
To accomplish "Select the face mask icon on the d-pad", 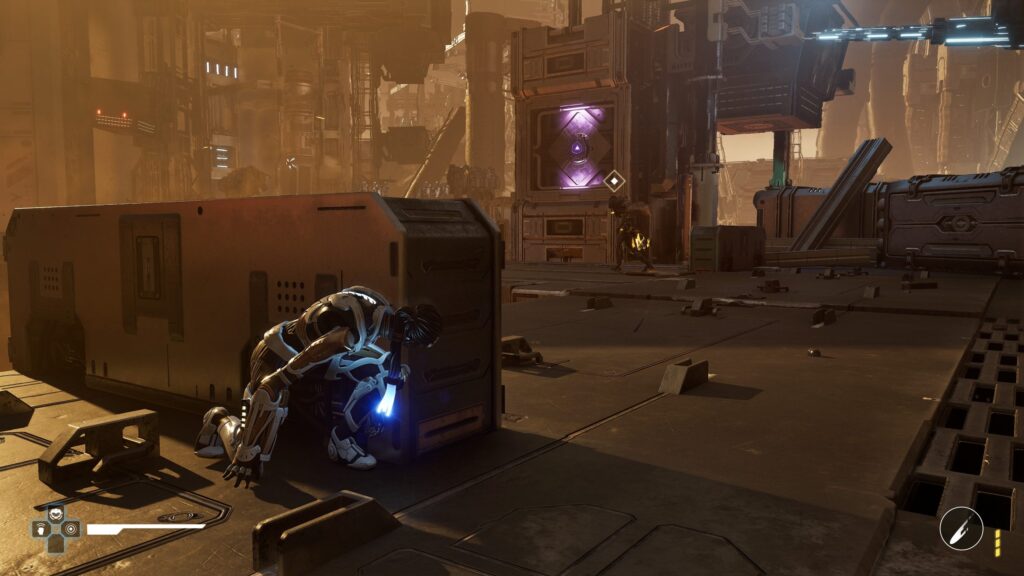I will (55, 513).
